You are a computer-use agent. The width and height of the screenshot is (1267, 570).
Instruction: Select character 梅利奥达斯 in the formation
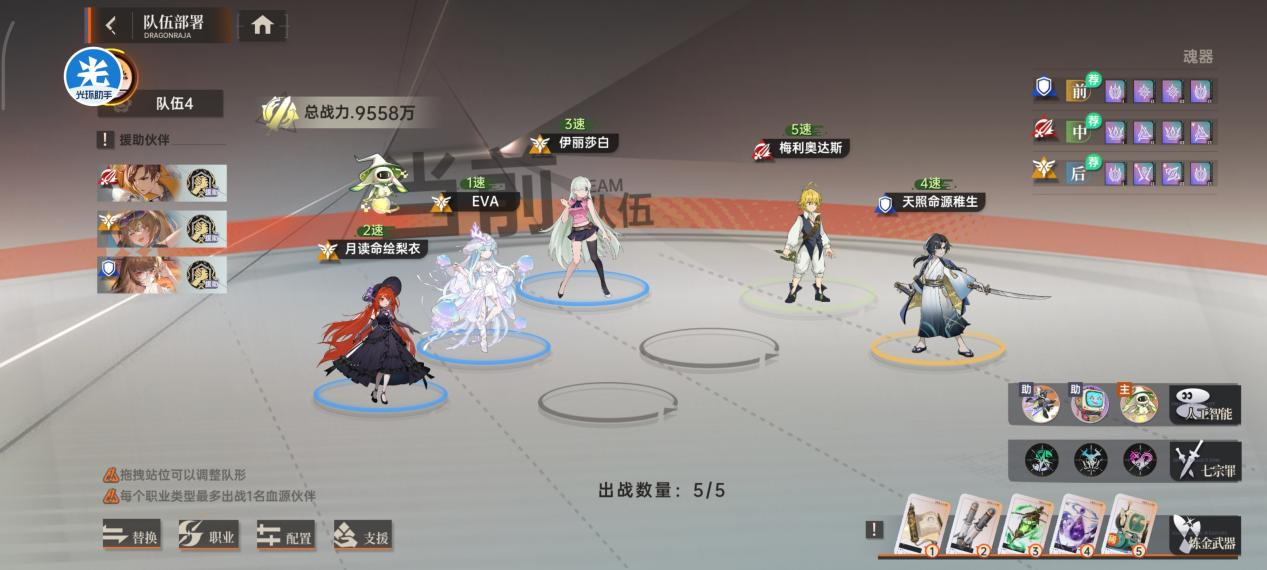[807, 245]
